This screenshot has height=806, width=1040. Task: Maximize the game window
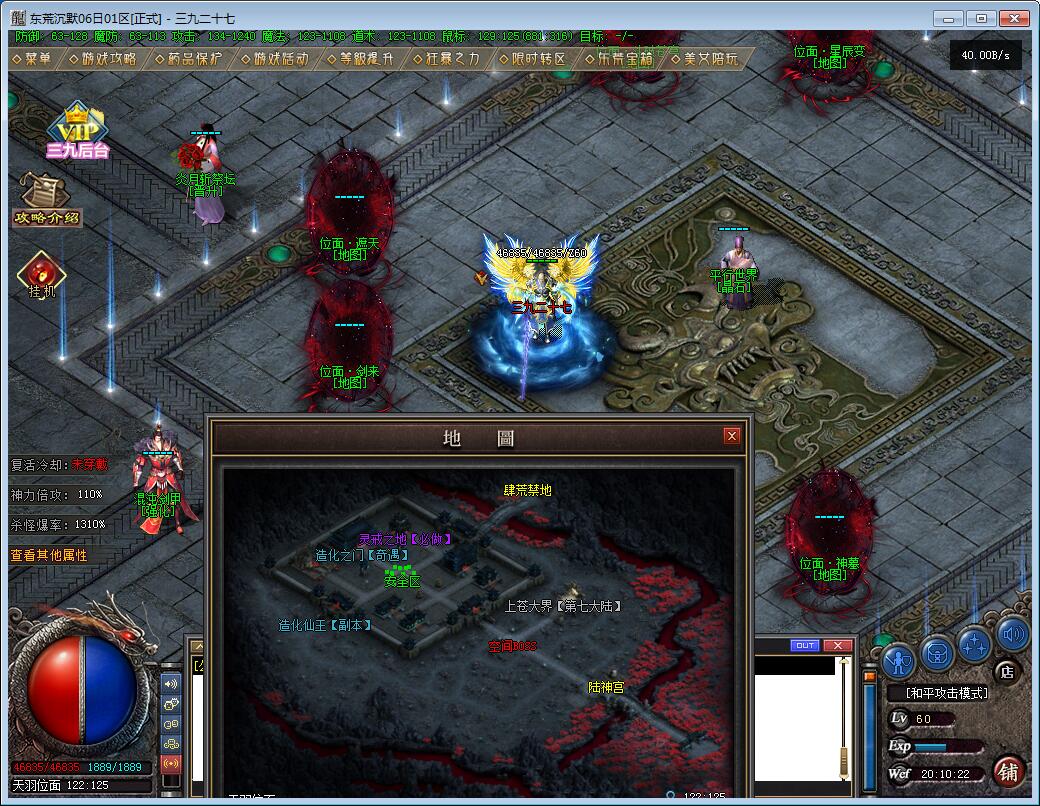(x=983, y=18)
